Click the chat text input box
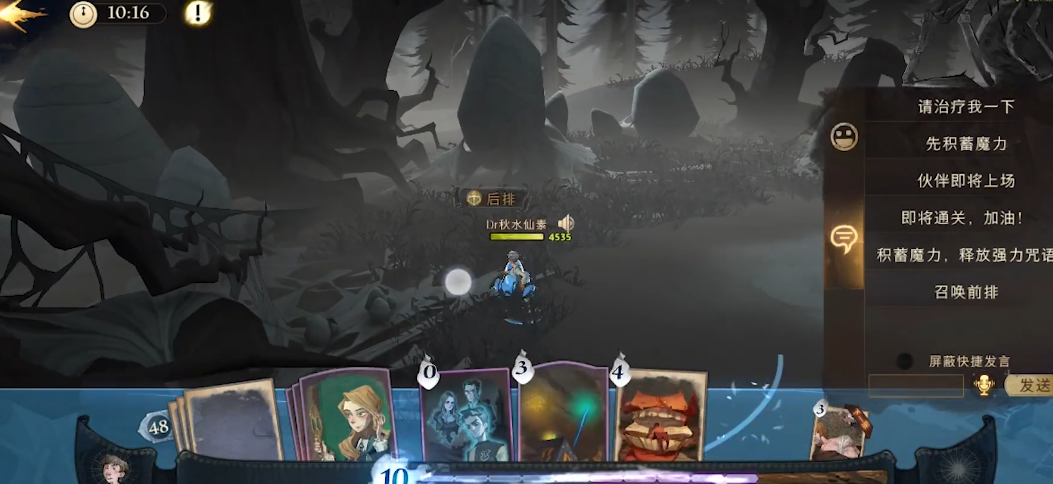 pos(915,386)
